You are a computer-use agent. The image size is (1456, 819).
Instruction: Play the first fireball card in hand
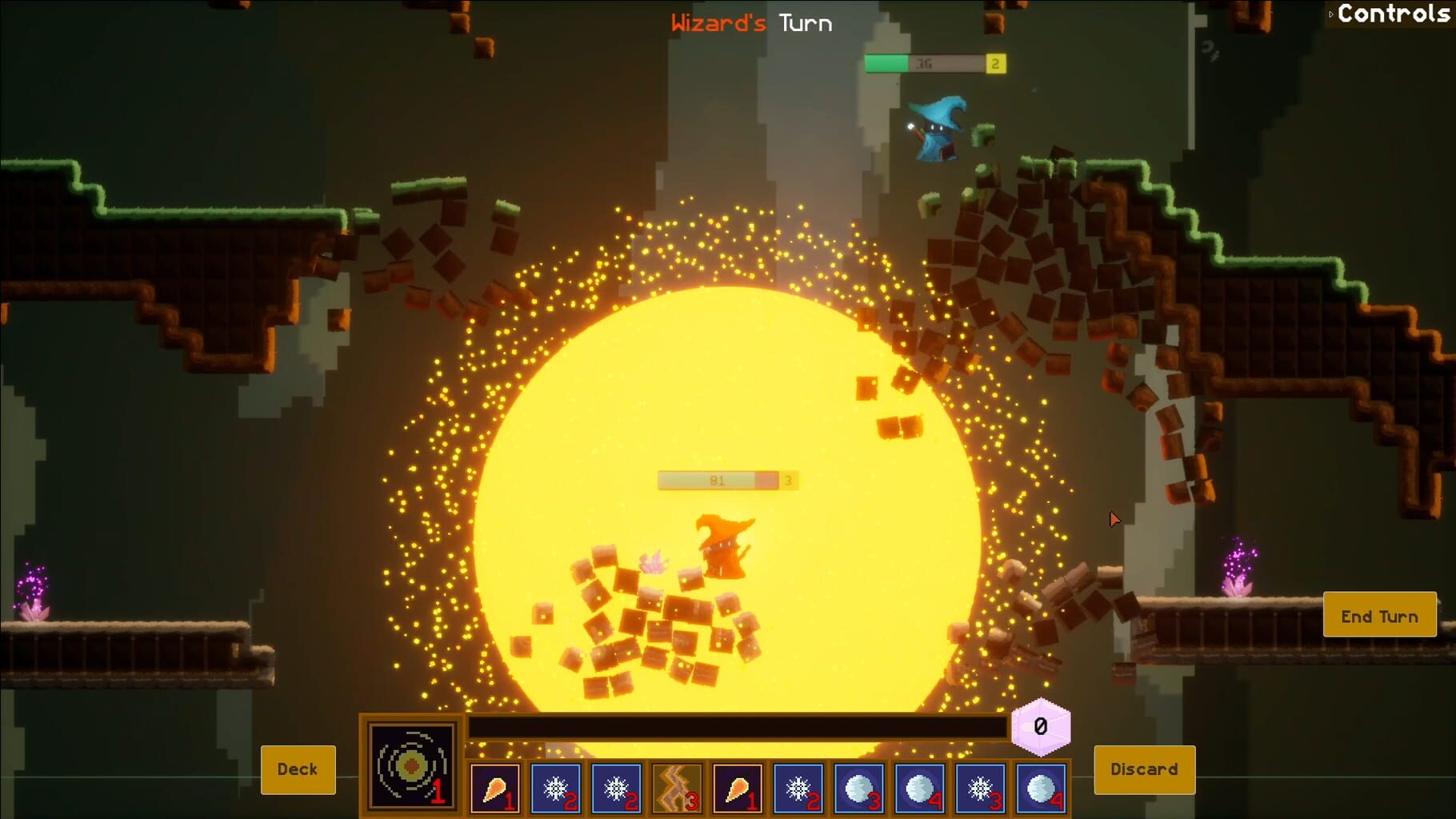(x=494, y=790)
